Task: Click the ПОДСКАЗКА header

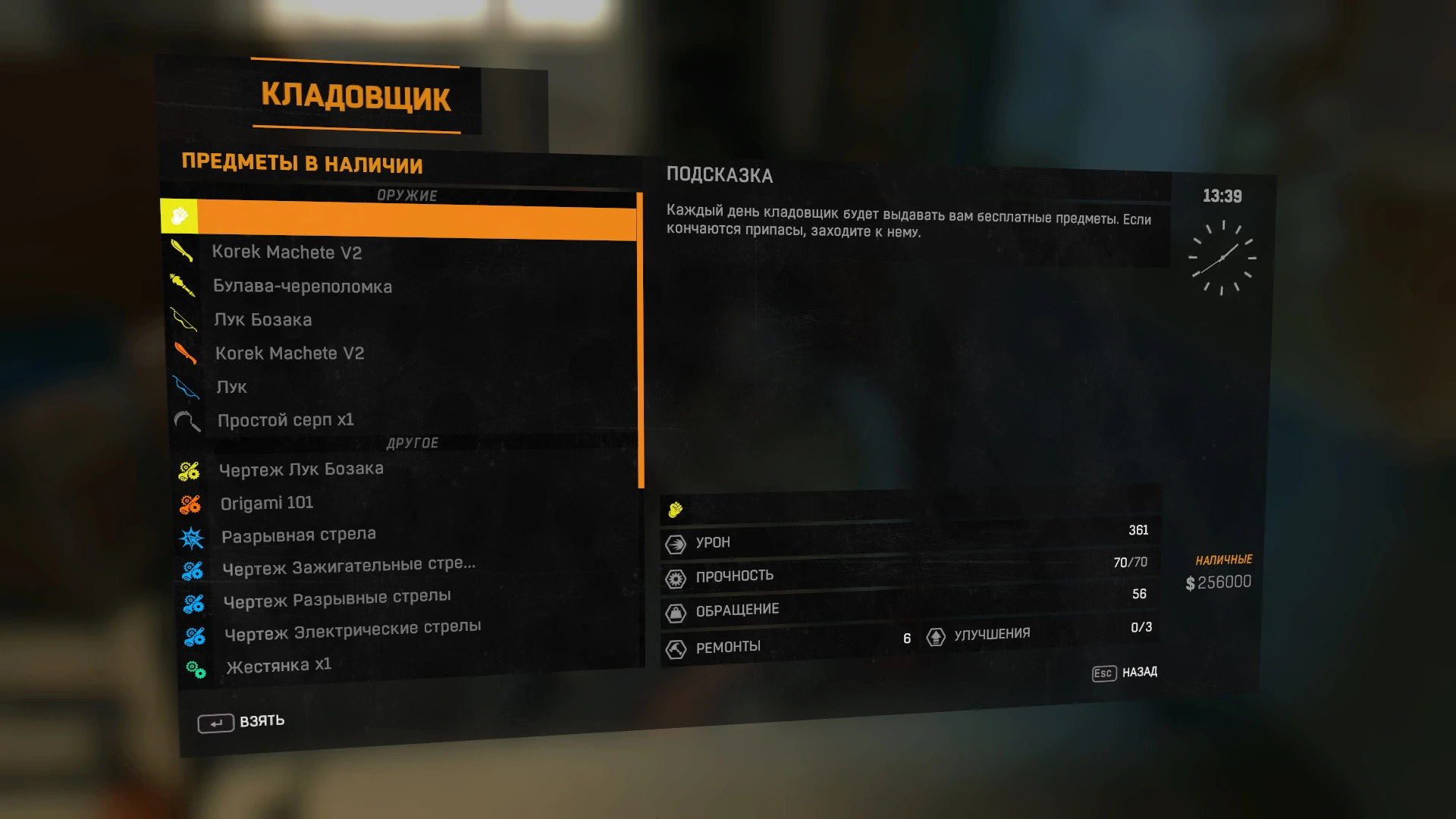Action: (x=720, y=175)
